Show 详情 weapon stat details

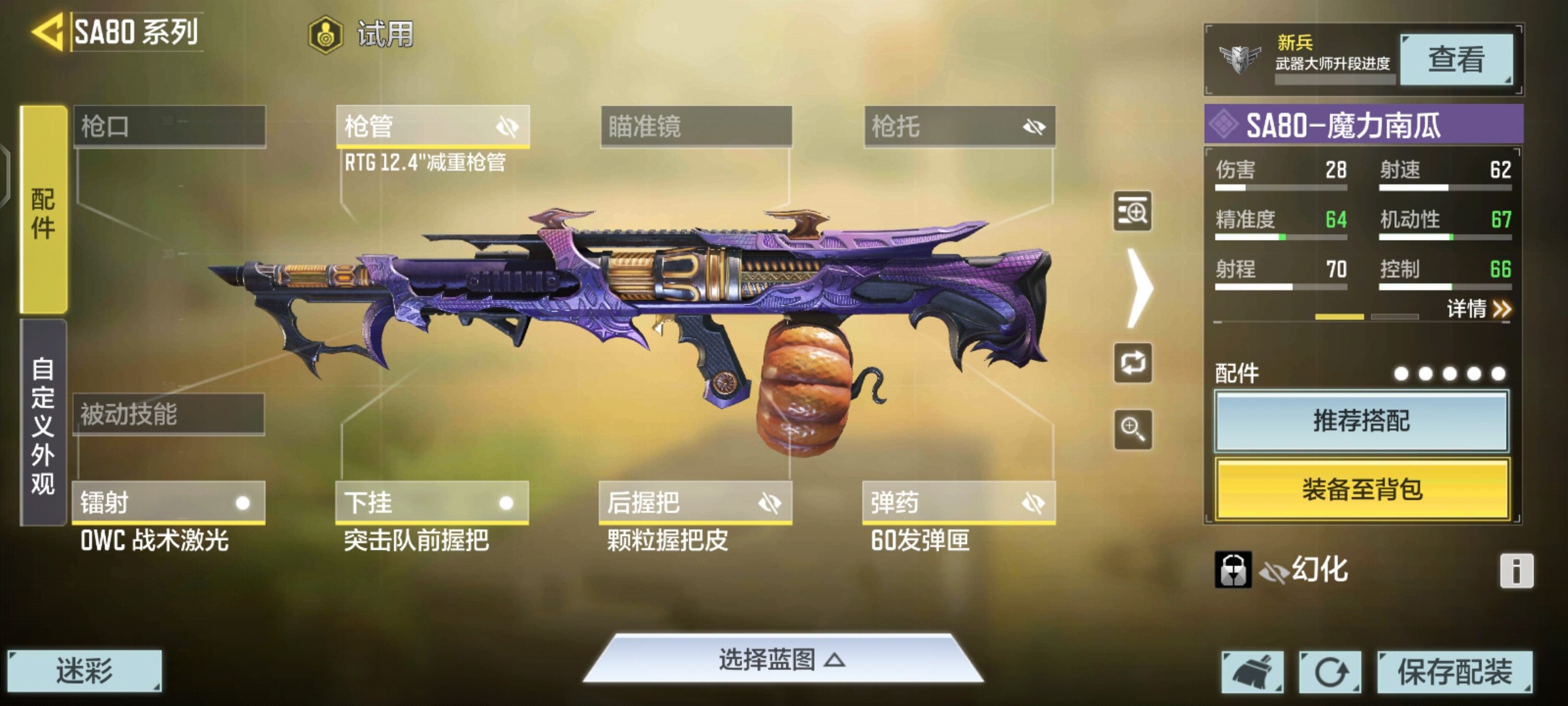1478,309
